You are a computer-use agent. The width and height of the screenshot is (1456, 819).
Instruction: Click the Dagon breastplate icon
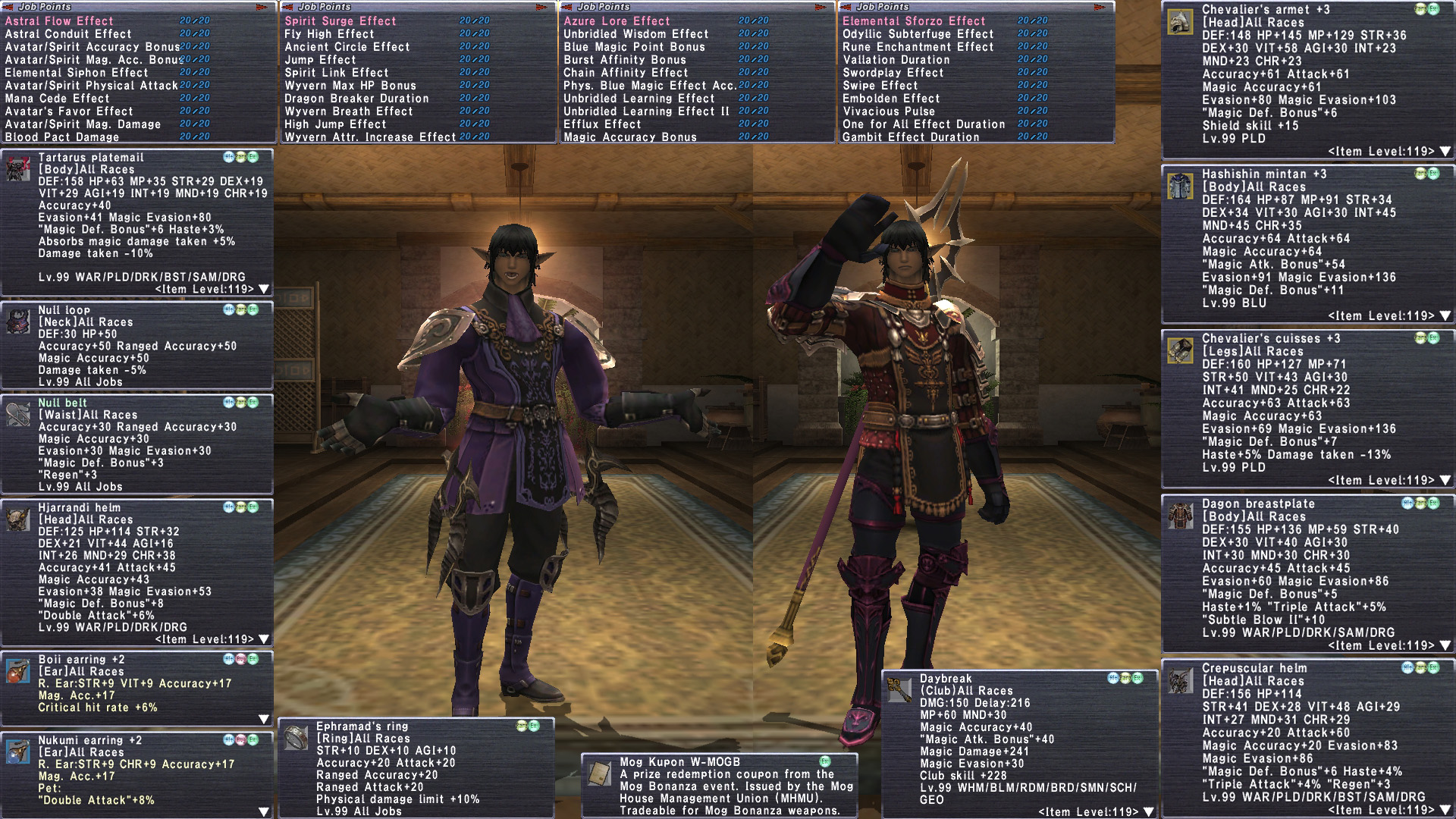pos(1180,516)
